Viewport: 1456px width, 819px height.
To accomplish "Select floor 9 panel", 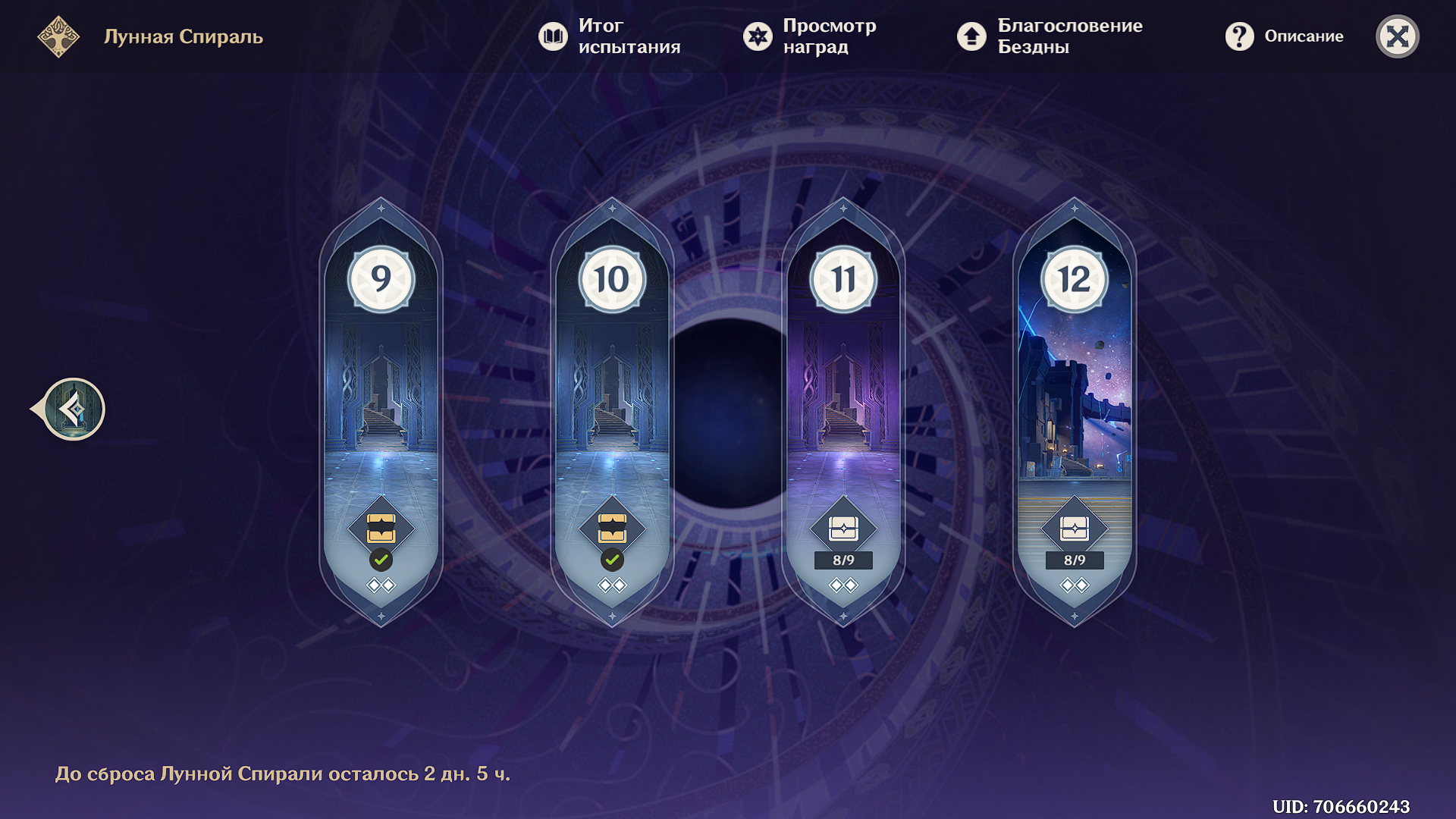I will (381, 394).
